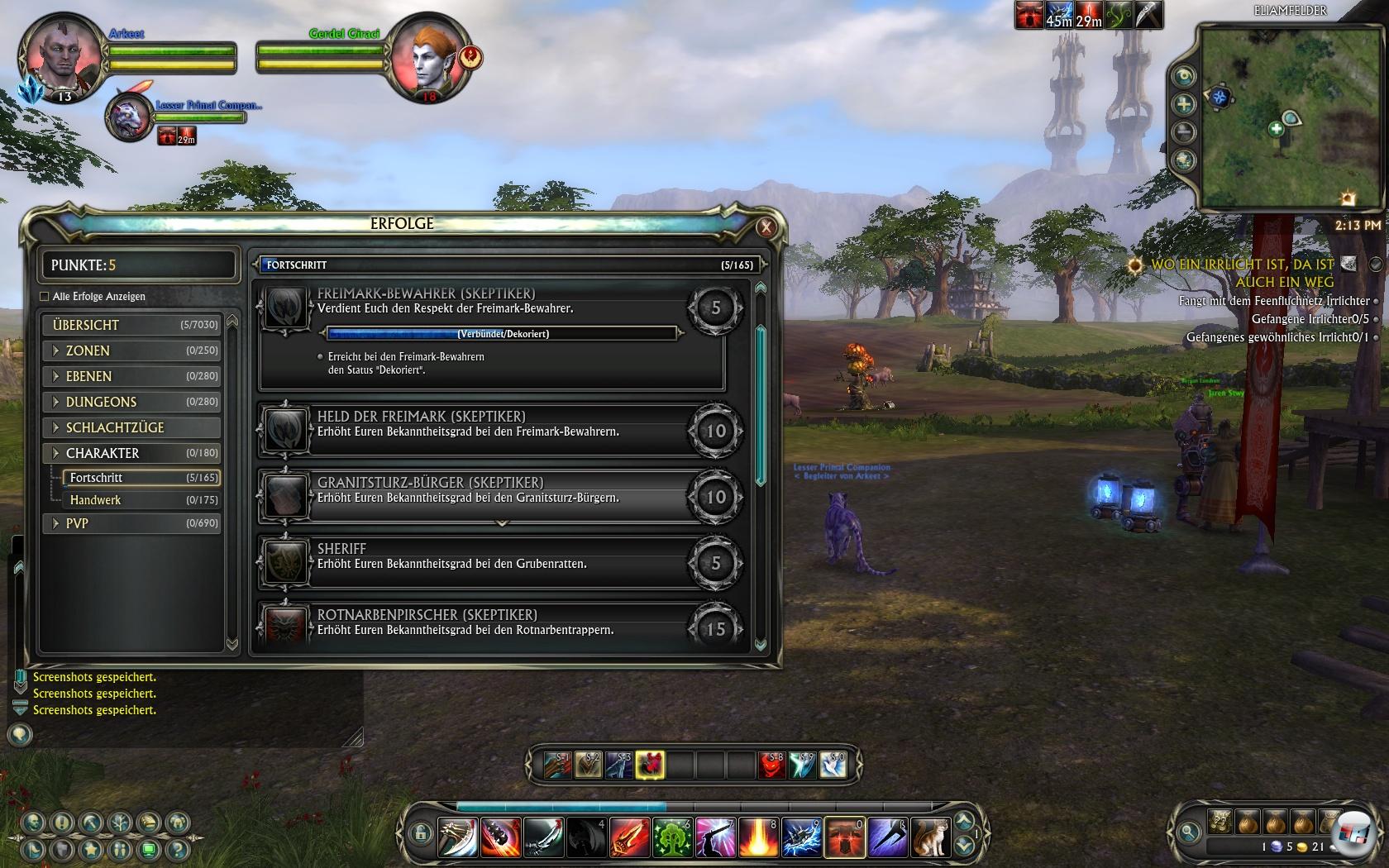Close the Erfolge window
This screenshot has width=1389, height=868.
coord(766,227)
